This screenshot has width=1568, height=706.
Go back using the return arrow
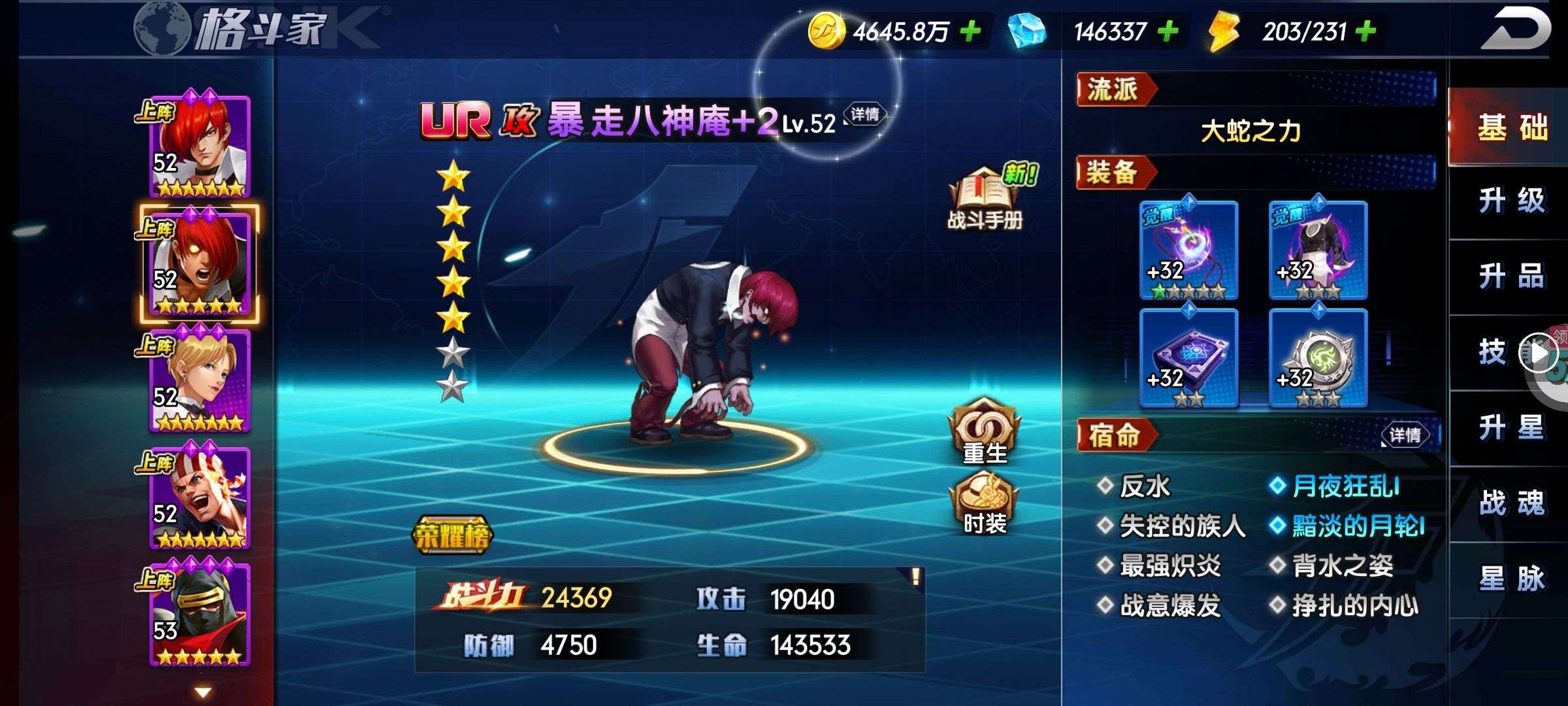click(1514, 29)
